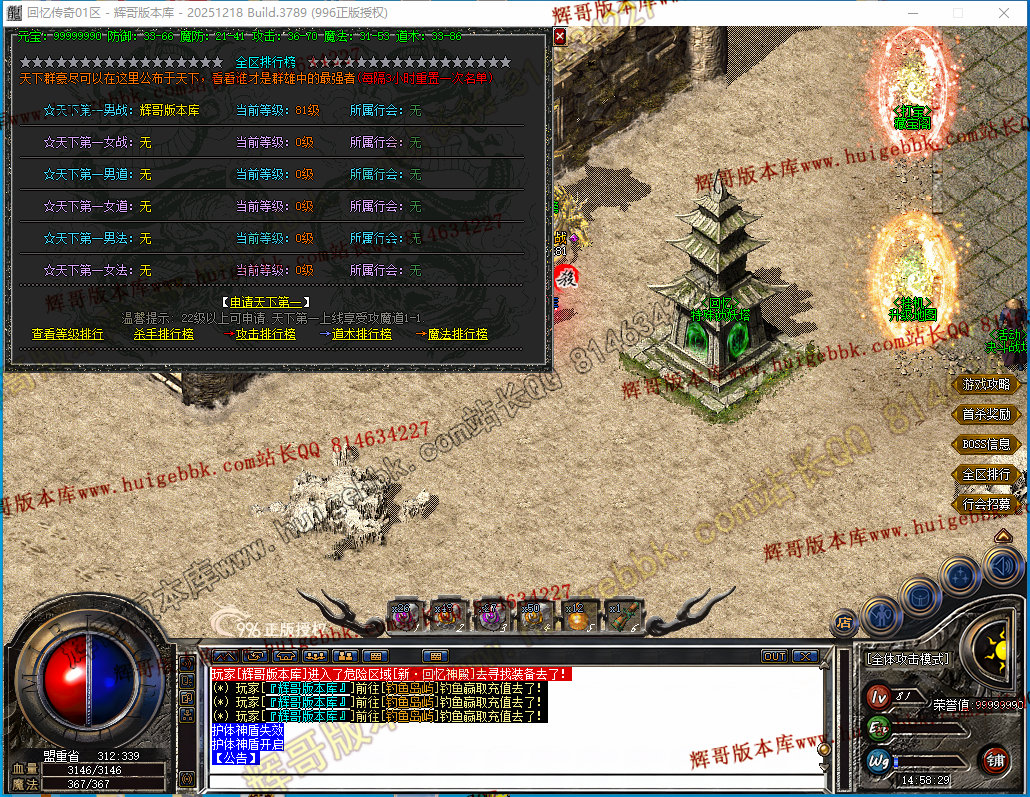Open the 查看等级排行 level ranking link

point(67,334)
